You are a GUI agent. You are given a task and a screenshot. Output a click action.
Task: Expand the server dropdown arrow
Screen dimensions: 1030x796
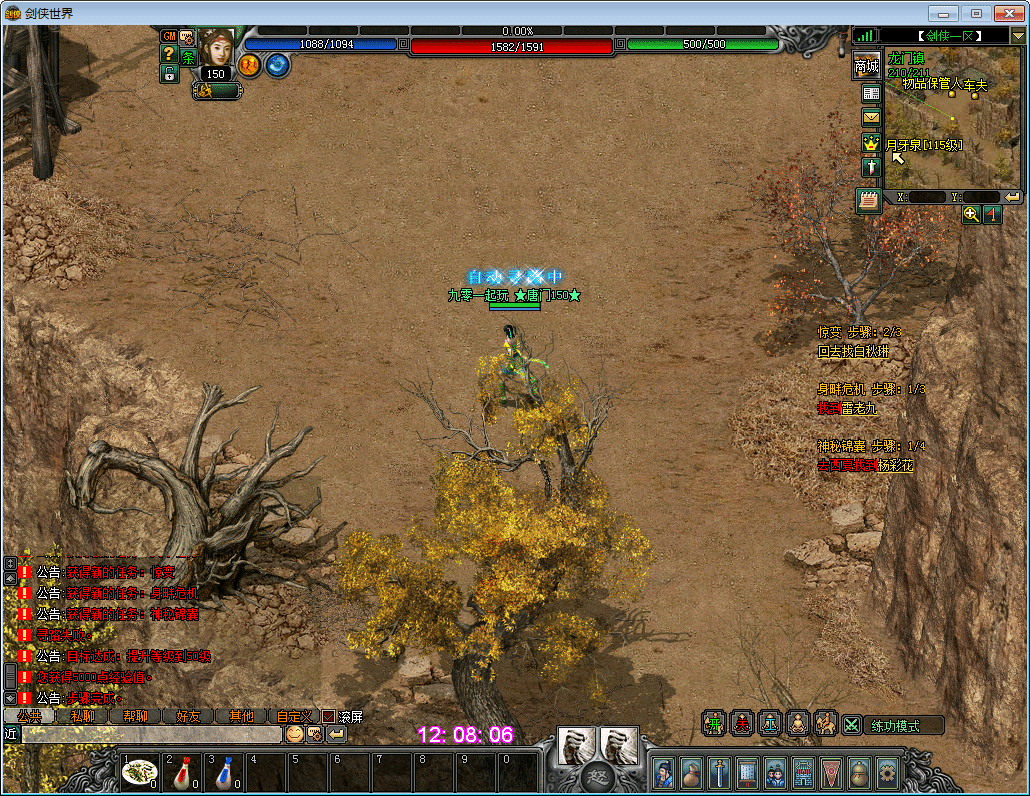pyautogui.click(x=1018, y=36)
